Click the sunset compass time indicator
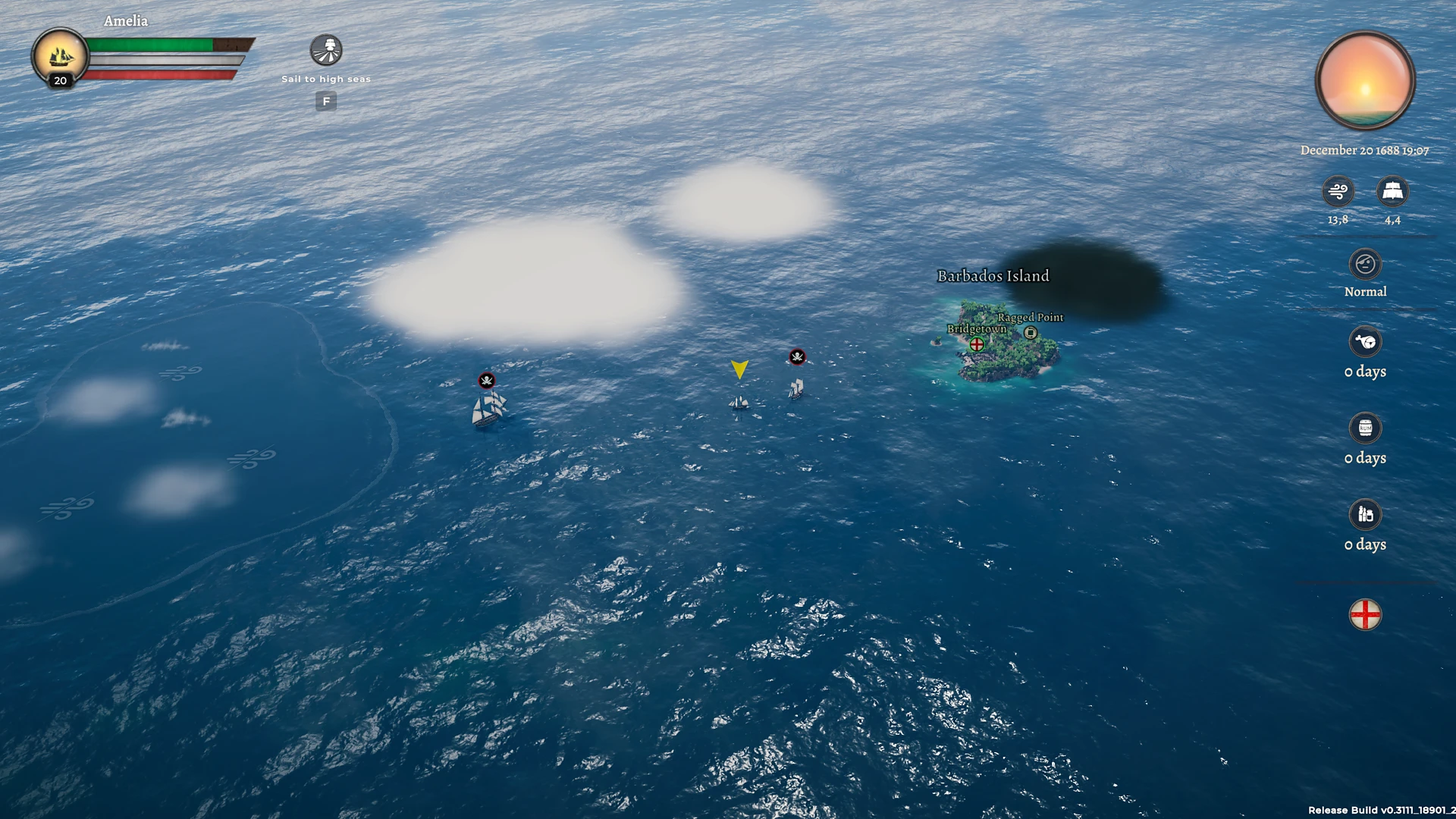Viewport: 1456px width, 819px height. (1365, 82)
